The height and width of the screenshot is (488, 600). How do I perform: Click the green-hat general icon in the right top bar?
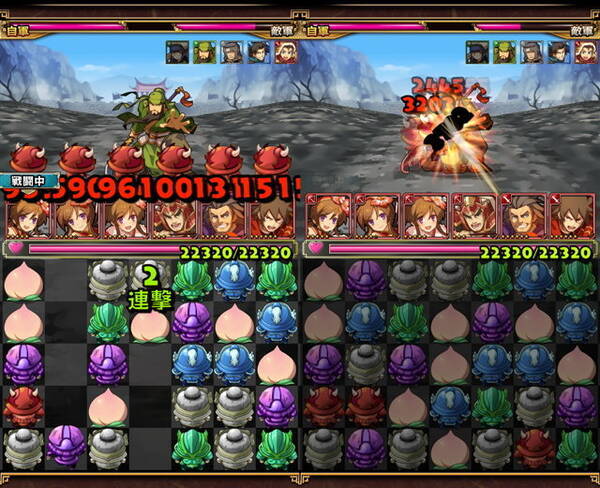(x=505, y=52)
